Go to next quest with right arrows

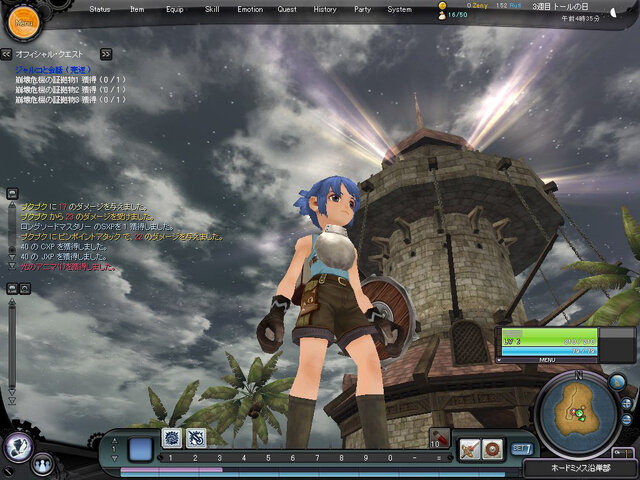(106, 54)
